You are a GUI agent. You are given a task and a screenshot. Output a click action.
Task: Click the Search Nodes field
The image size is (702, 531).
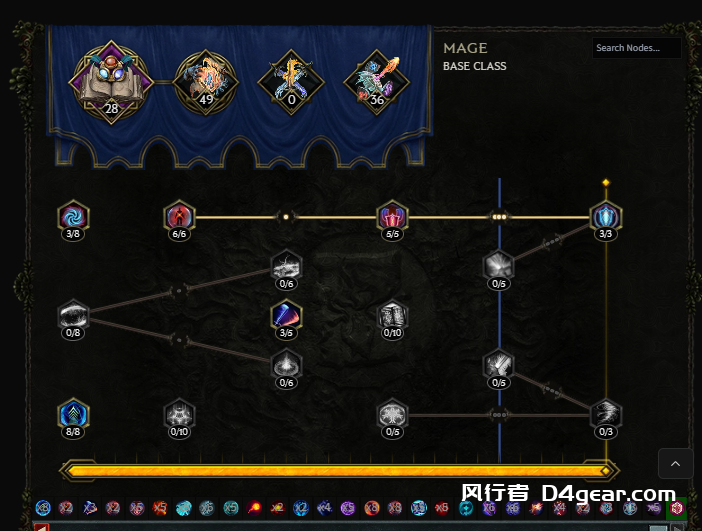[x=636, y=48]
